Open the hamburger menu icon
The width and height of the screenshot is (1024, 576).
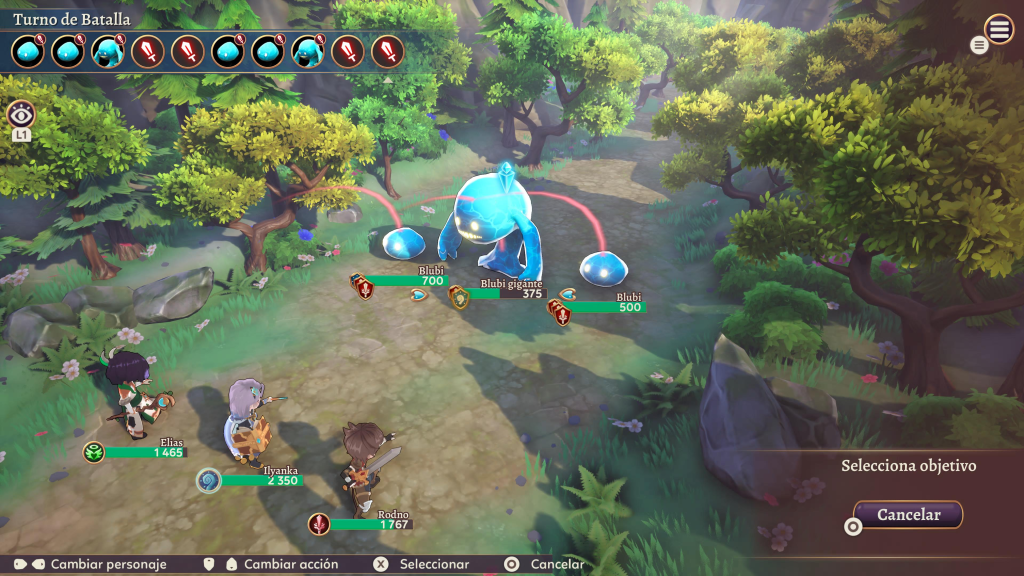coord(999,29)
